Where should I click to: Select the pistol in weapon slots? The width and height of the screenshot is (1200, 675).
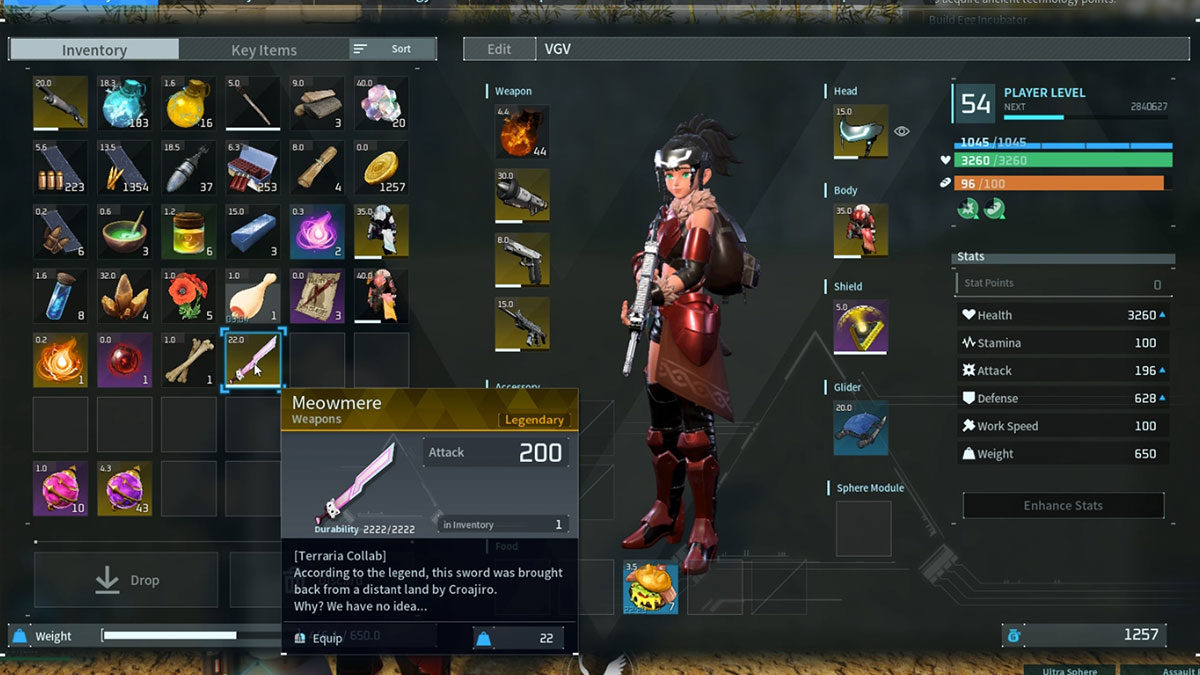[522, 259]
